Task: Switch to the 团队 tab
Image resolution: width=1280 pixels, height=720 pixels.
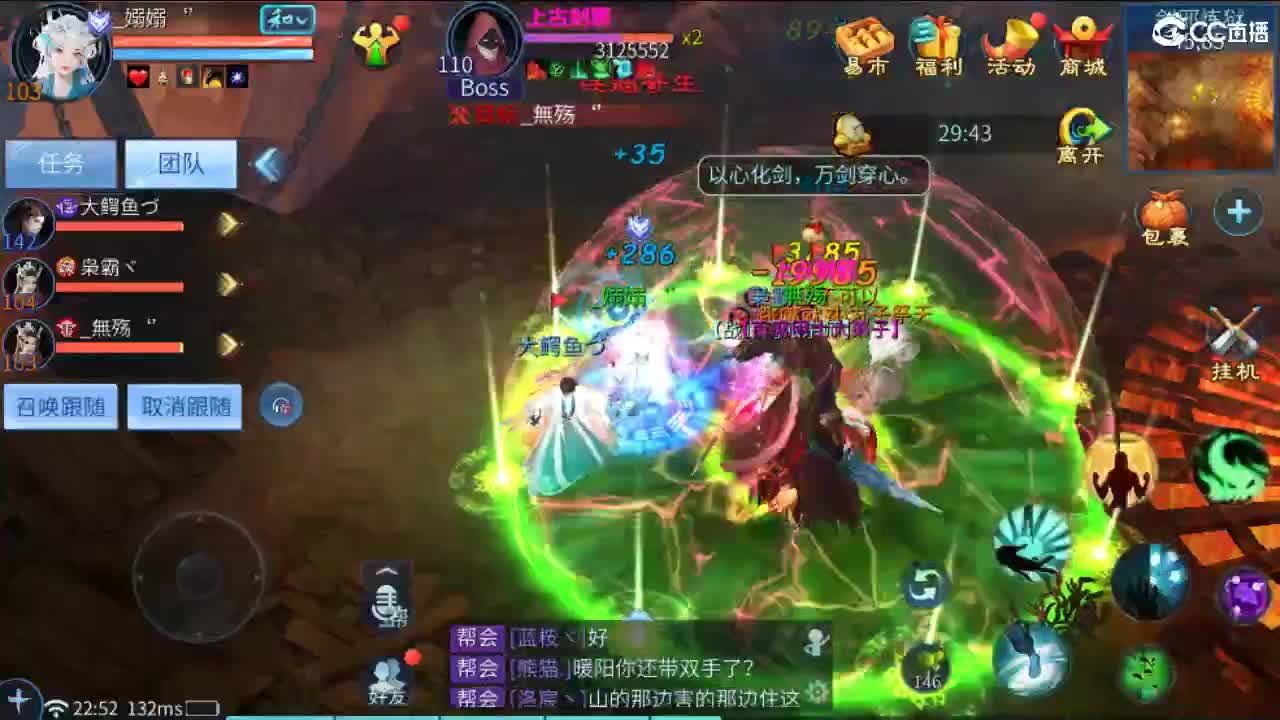Action: point(178,164)
